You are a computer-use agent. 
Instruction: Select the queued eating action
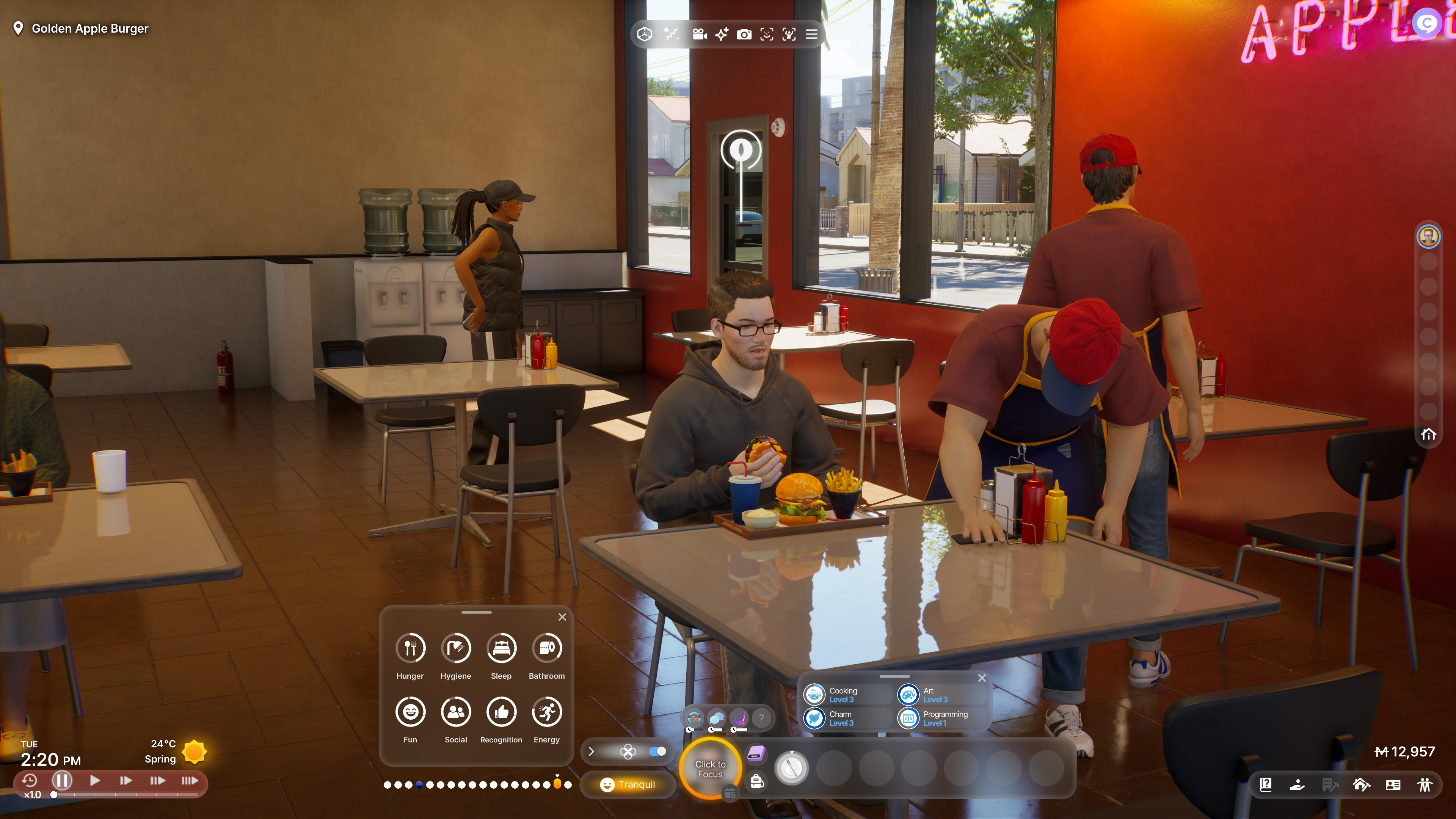coord(791,768)
